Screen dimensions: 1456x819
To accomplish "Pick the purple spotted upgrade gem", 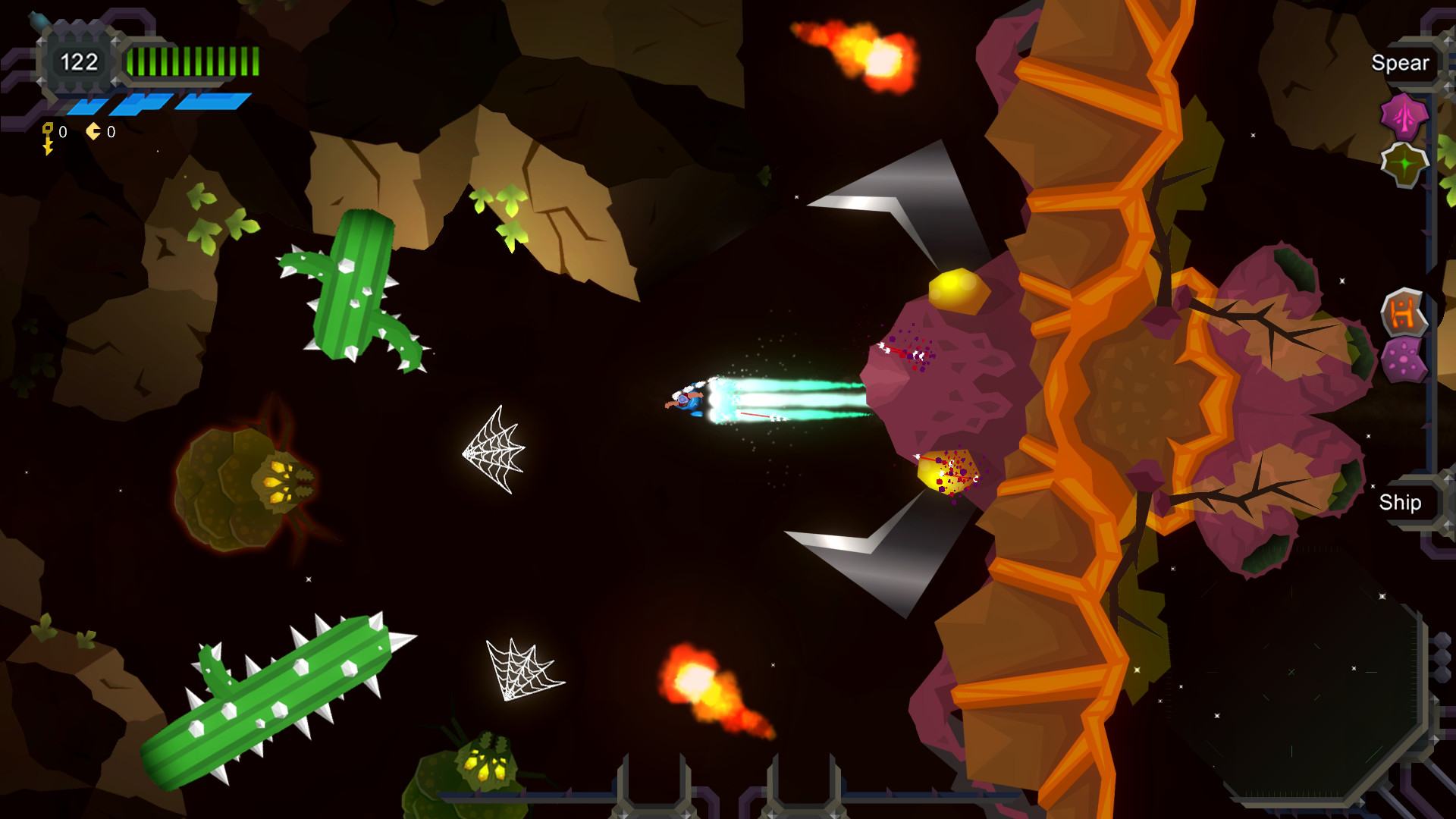I will pos(1404,359).
